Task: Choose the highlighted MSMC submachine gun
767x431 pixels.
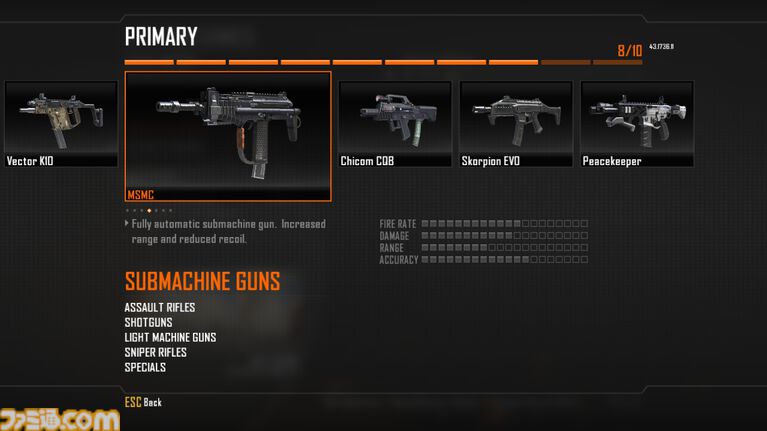Action: point(228,136)
